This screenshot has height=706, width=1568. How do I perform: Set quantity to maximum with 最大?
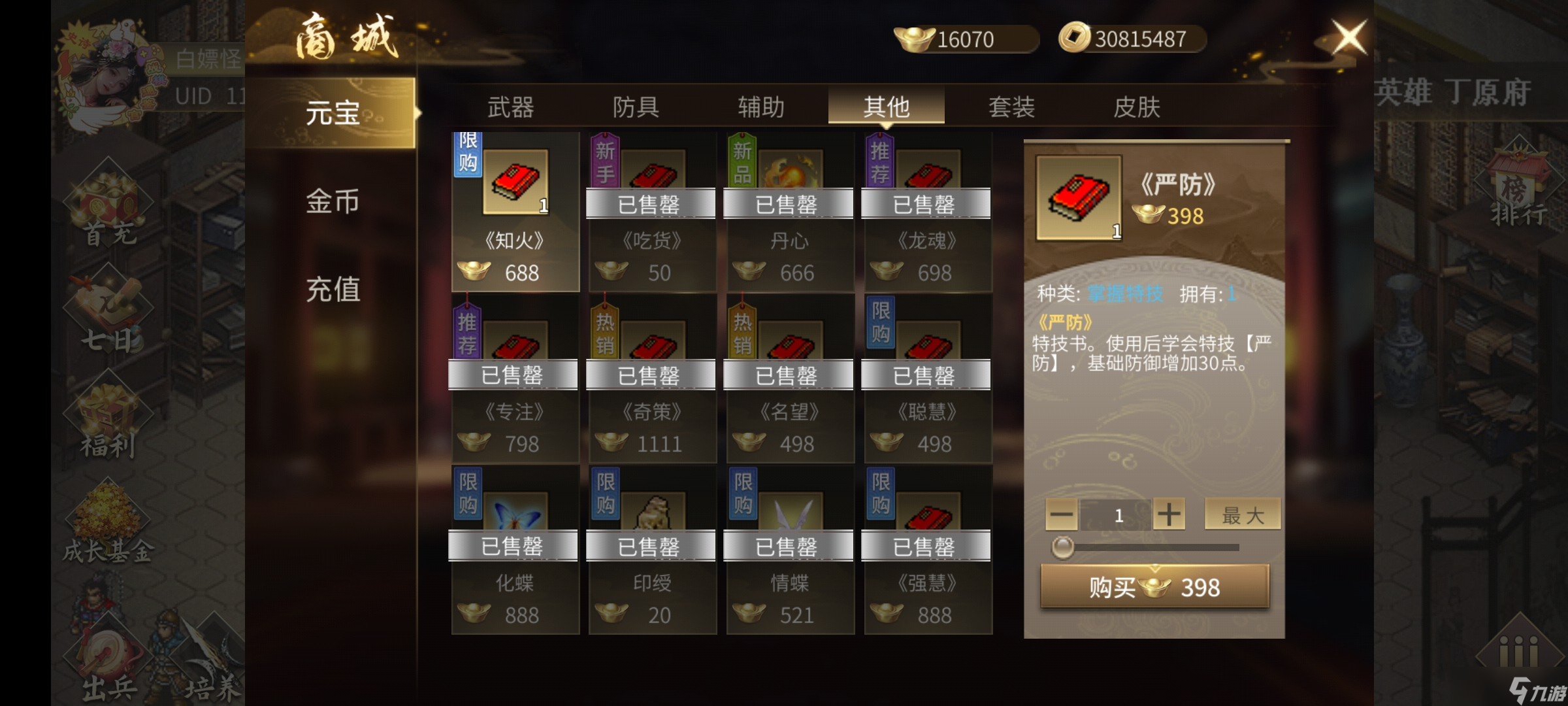click(x=1242, y=515)
